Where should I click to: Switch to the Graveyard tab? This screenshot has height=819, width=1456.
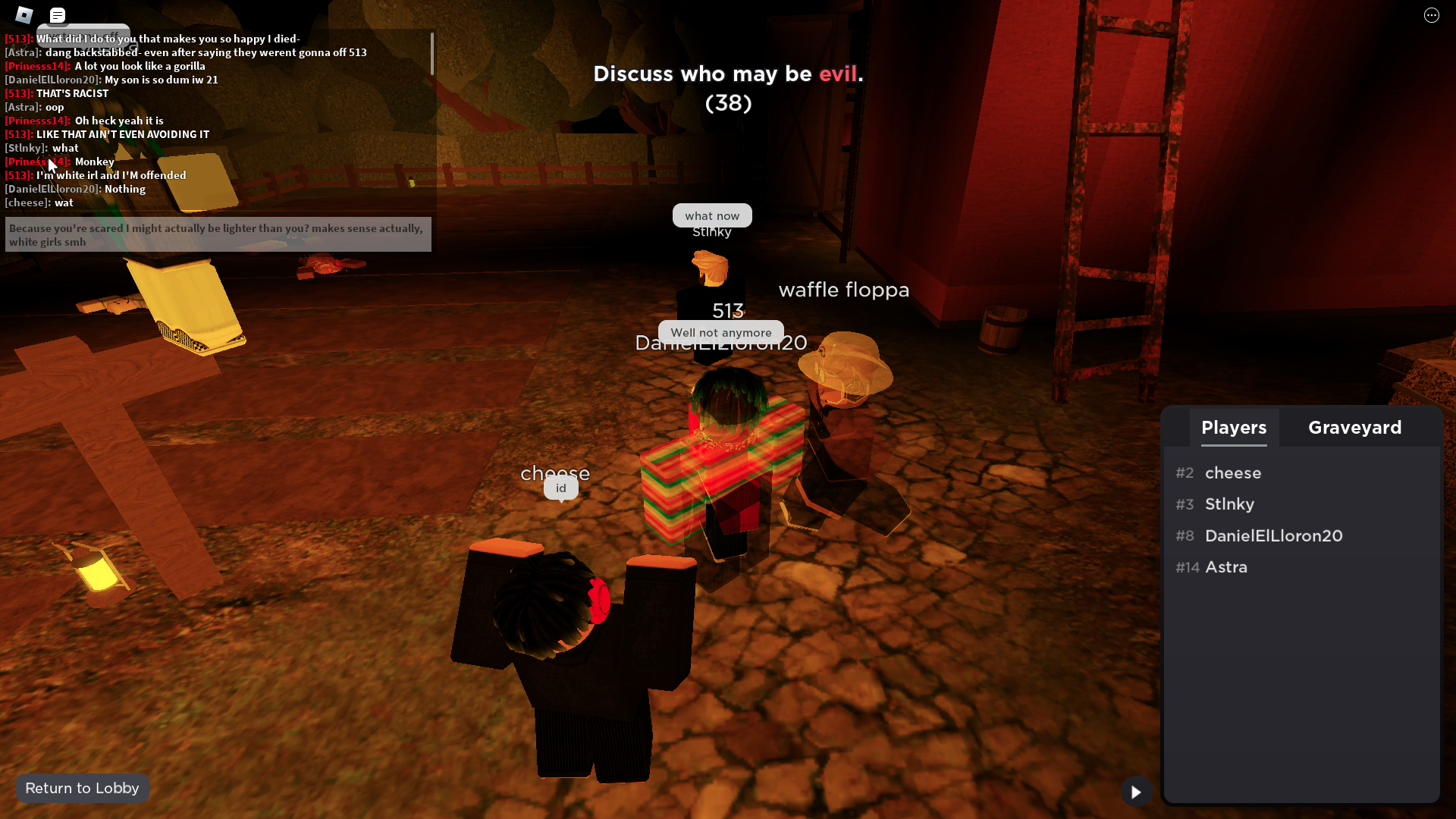coord(1354,428)
